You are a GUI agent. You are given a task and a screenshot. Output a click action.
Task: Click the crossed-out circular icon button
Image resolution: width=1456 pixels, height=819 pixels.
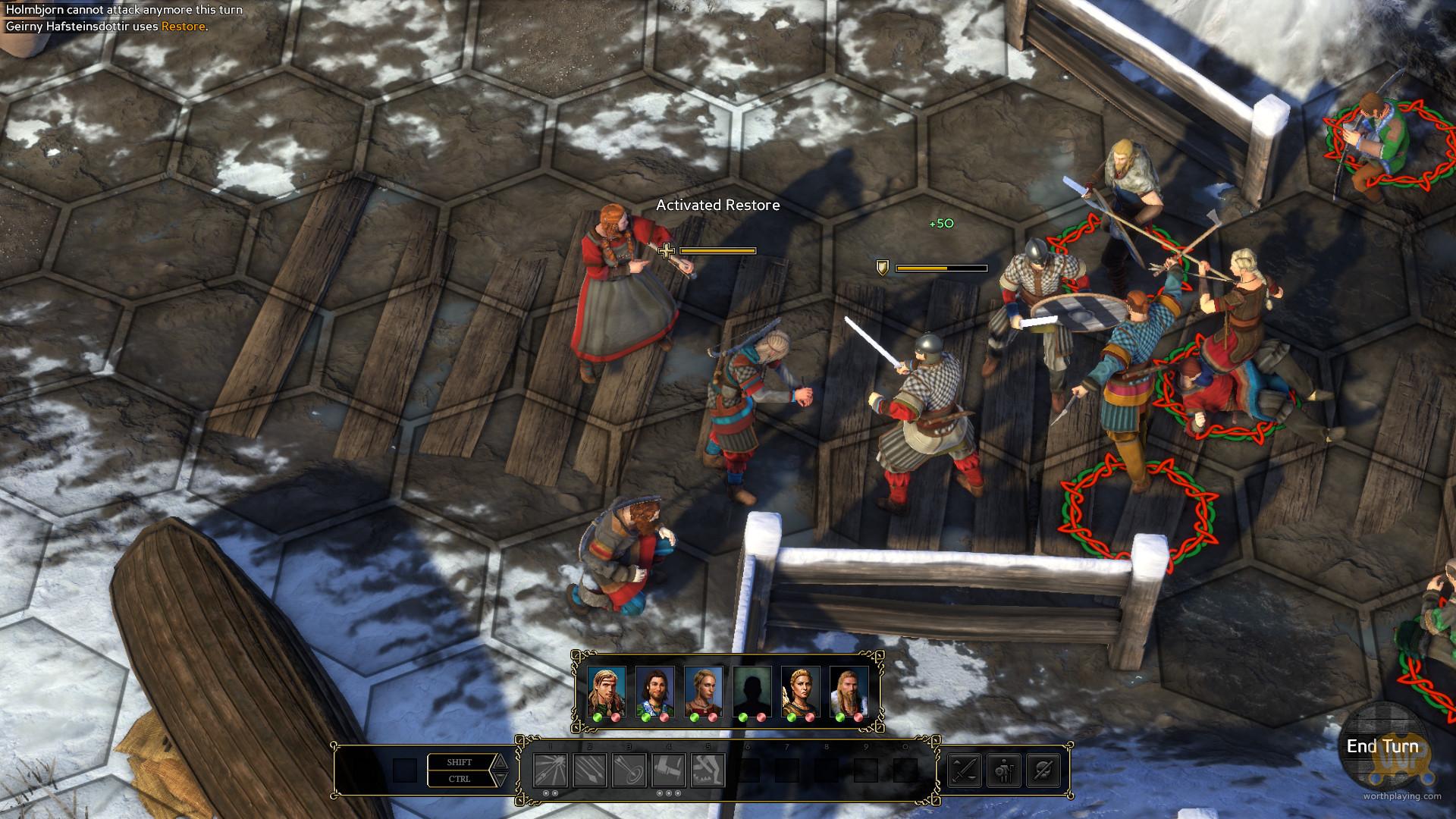coord(1043,770)
